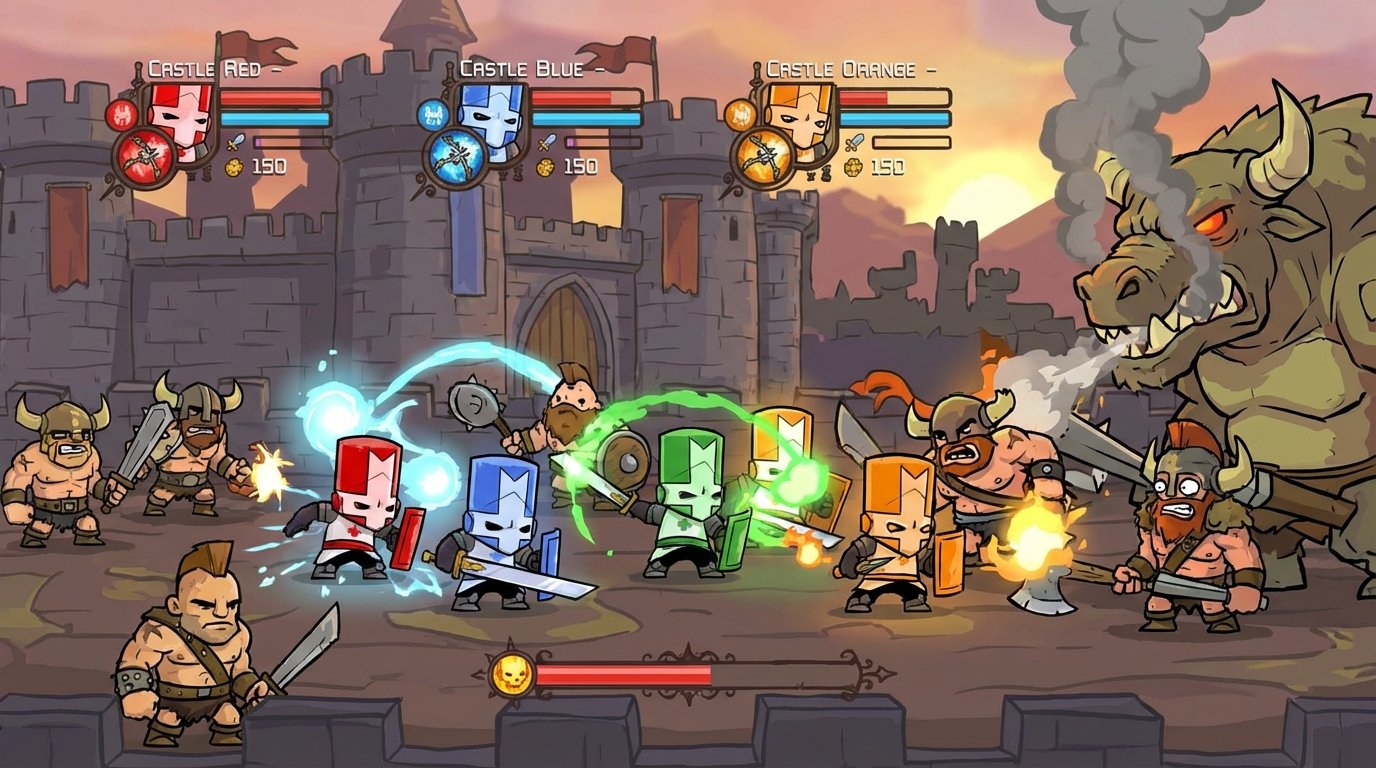The width and height of the screenshot is (1376, 768).
Task: Click Castle Red's crossed-weapon emblem
Action: click(x=144, y=153)
